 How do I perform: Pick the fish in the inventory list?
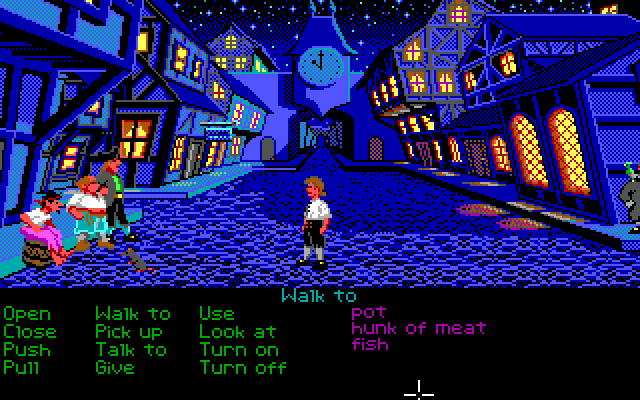(x=370, y=344)
